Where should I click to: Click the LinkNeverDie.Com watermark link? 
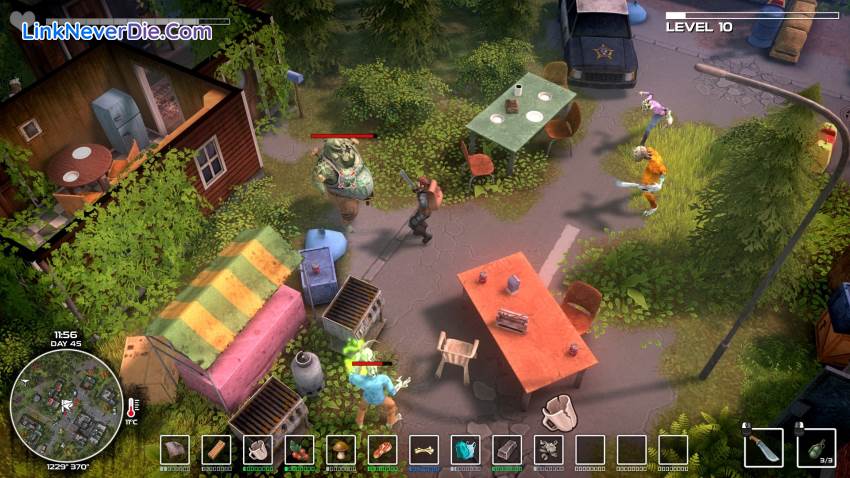pos(117,31)
